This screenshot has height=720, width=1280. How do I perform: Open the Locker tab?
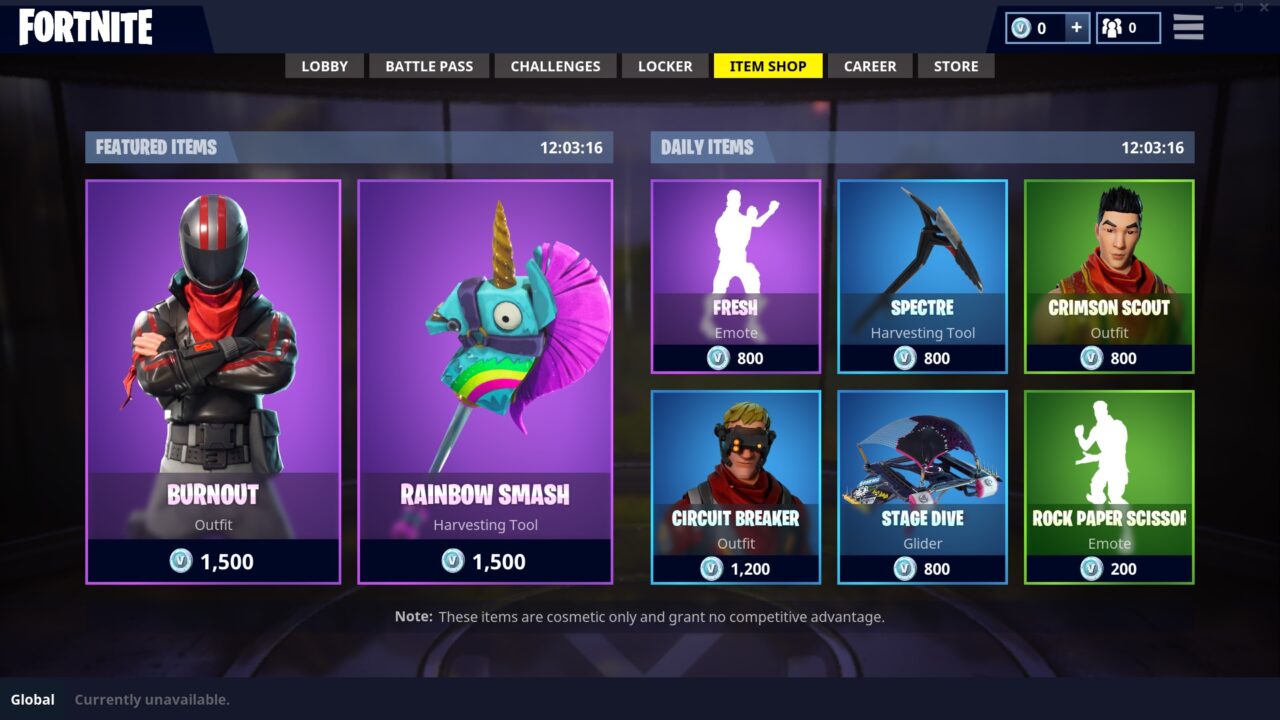pos(664,66)
